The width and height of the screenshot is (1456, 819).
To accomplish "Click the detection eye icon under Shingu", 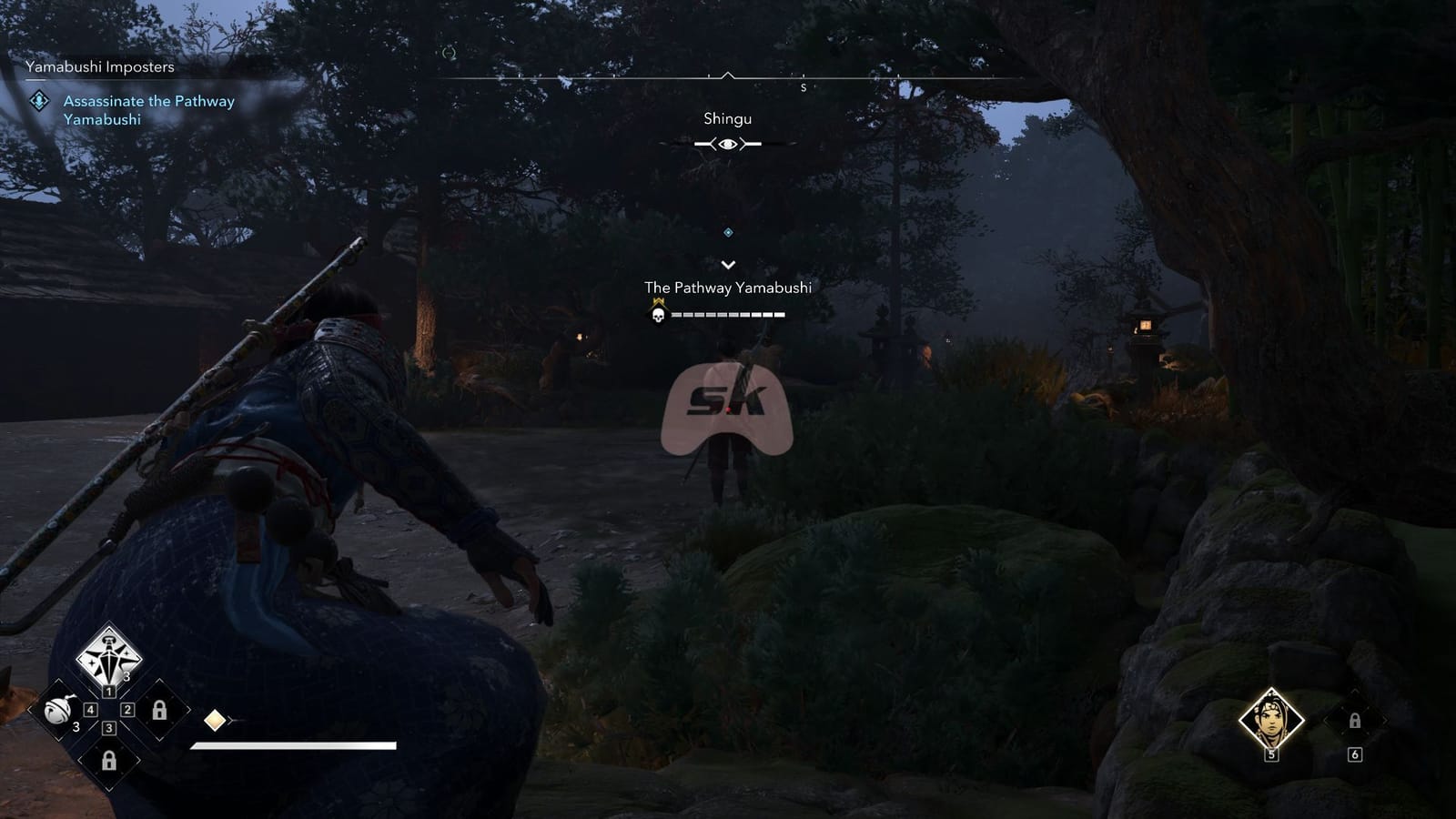I will [x=726, y=143].
